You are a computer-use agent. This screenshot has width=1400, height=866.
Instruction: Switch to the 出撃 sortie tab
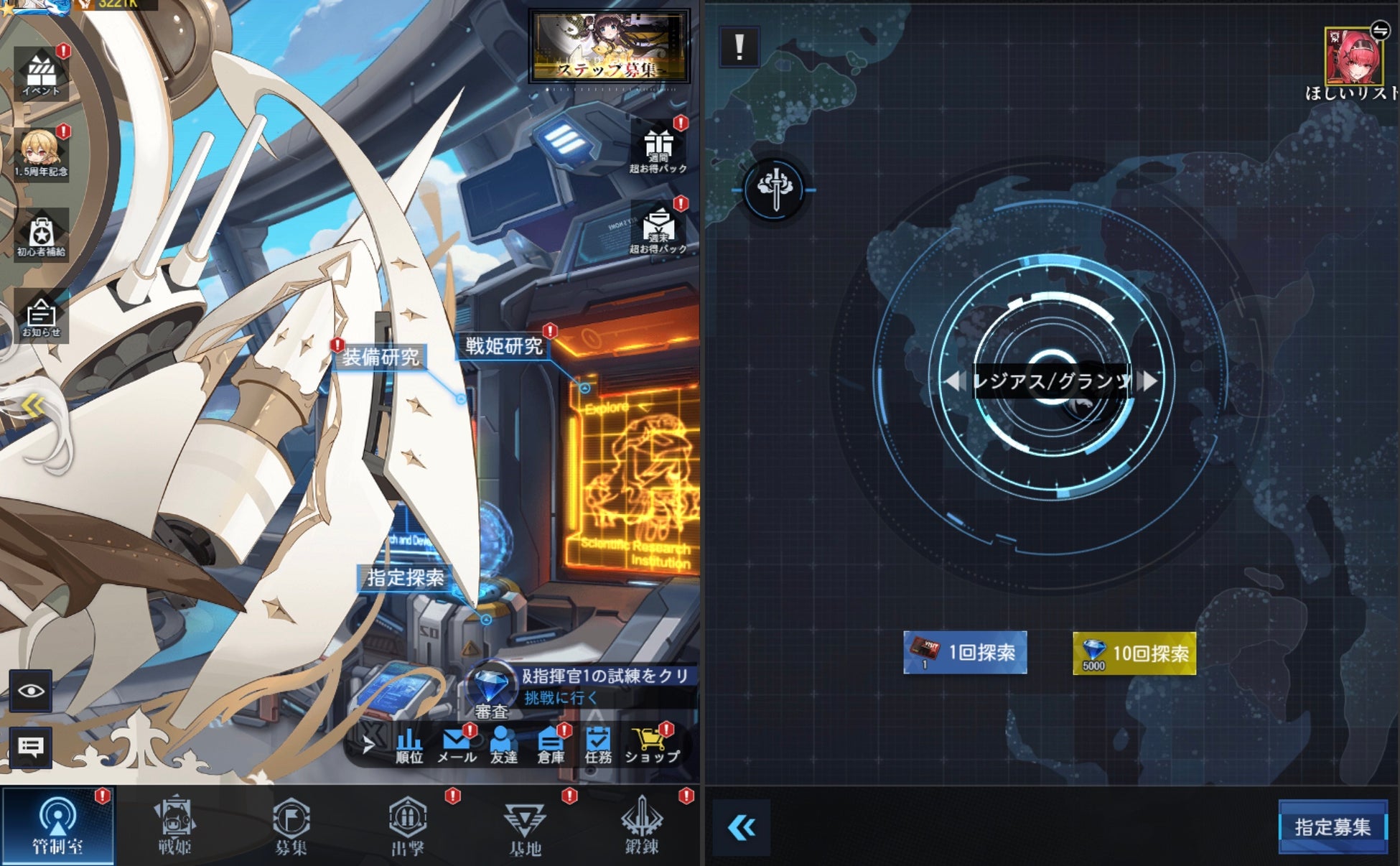(408, 826)
